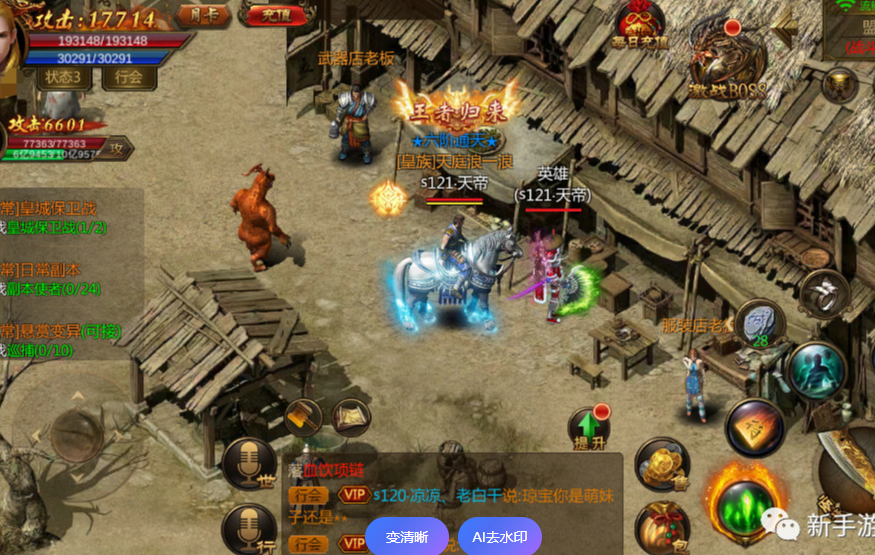
Task: Use the stone item with count 28
Action: click(761, 322)
